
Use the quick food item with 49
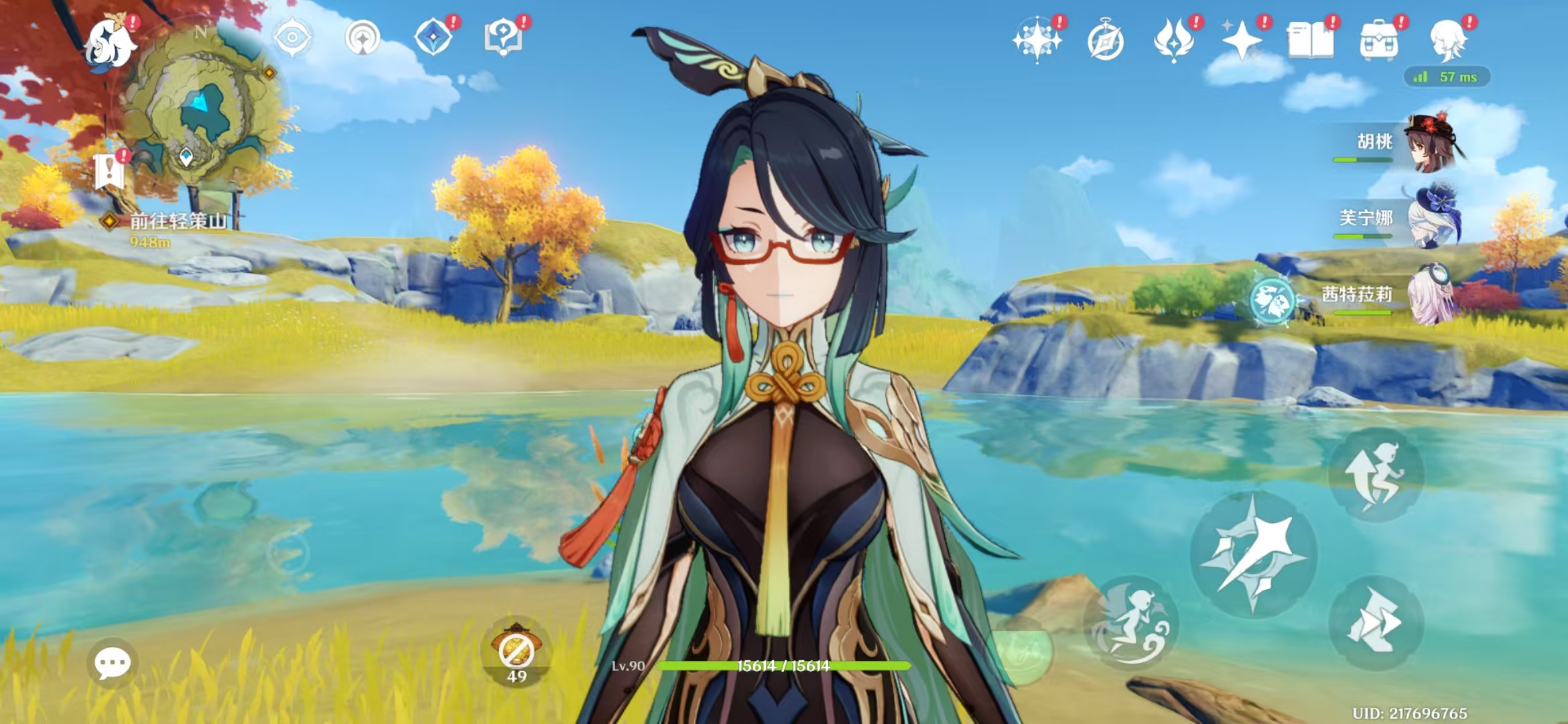(x=516, y=652)
